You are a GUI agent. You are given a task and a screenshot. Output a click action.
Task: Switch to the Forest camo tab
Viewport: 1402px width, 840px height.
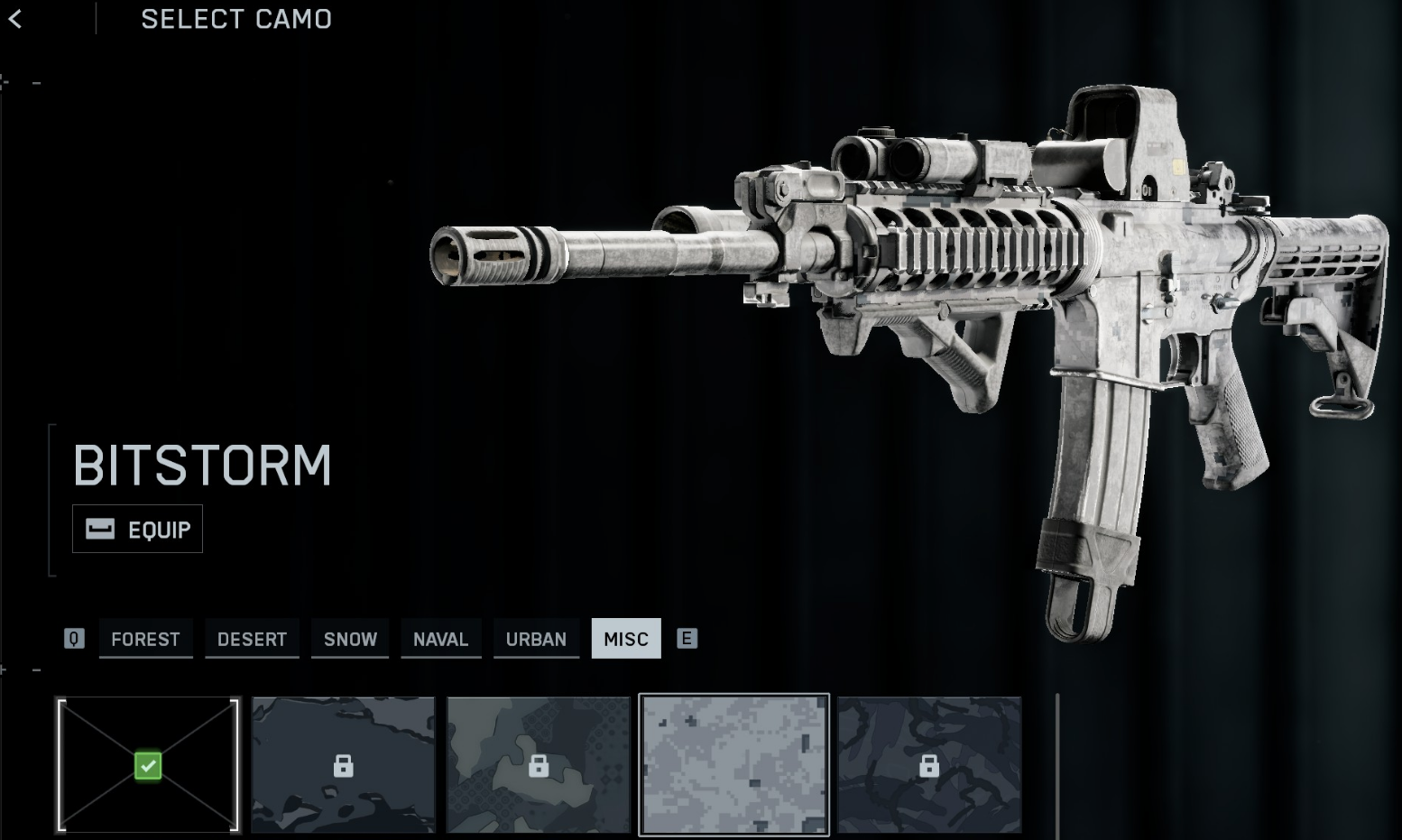[x=145, y=639]
